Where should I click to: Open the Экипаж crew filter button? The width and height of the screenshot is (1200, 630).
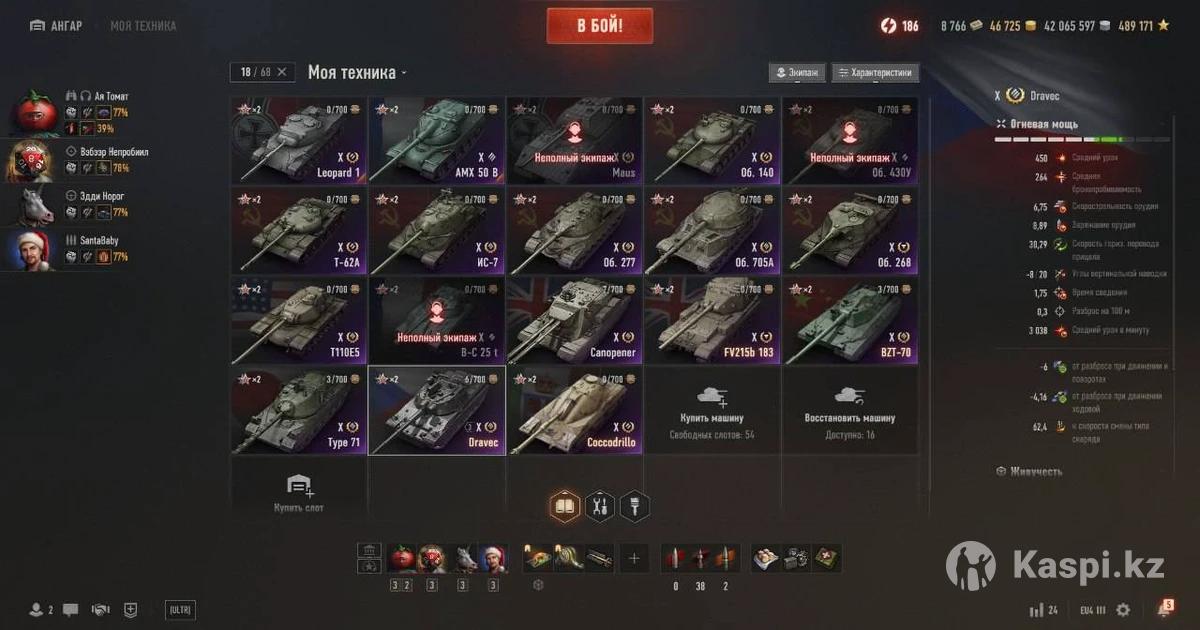(x=797, y=73)
